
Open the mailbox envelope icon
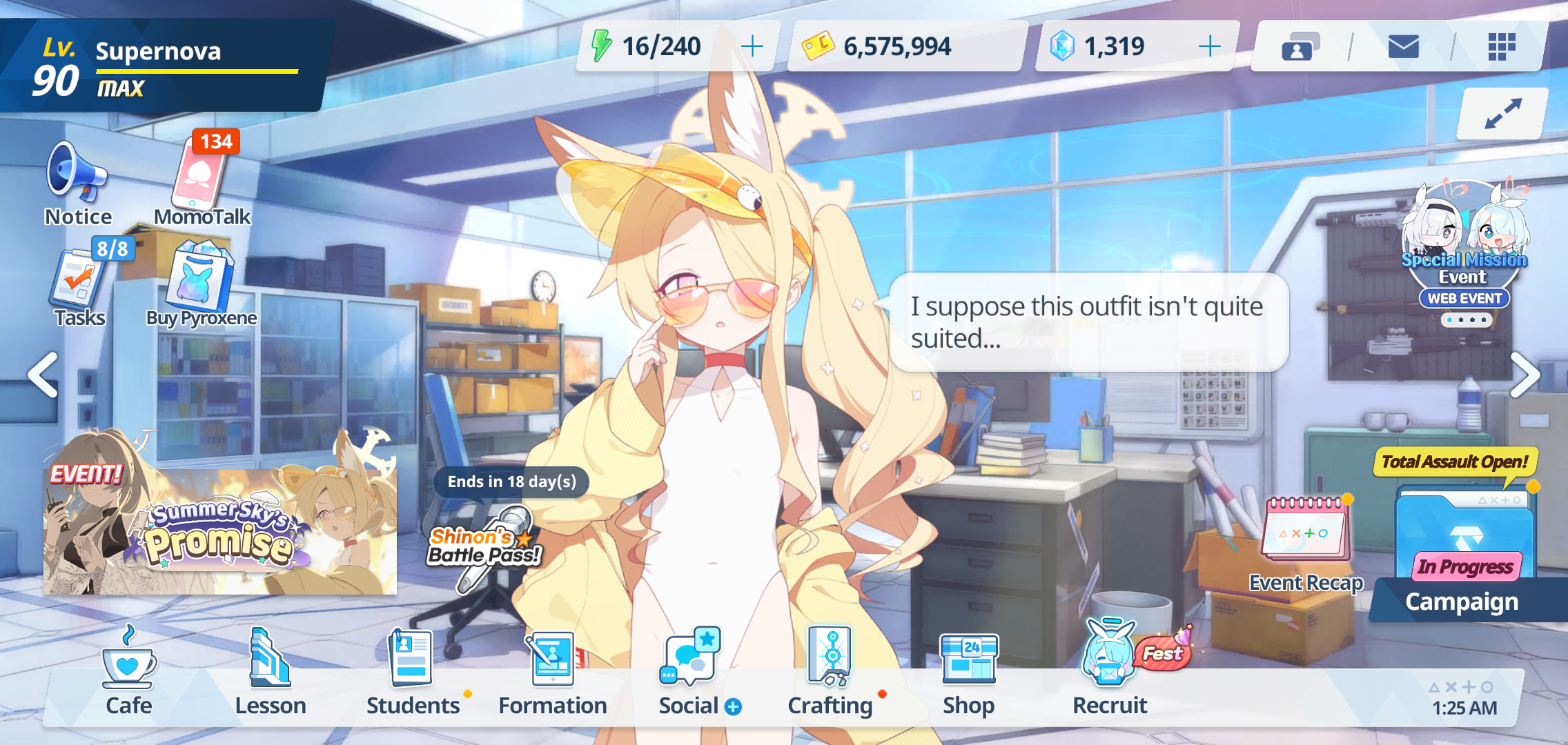pyautogui.click(x=1403, y=47)
